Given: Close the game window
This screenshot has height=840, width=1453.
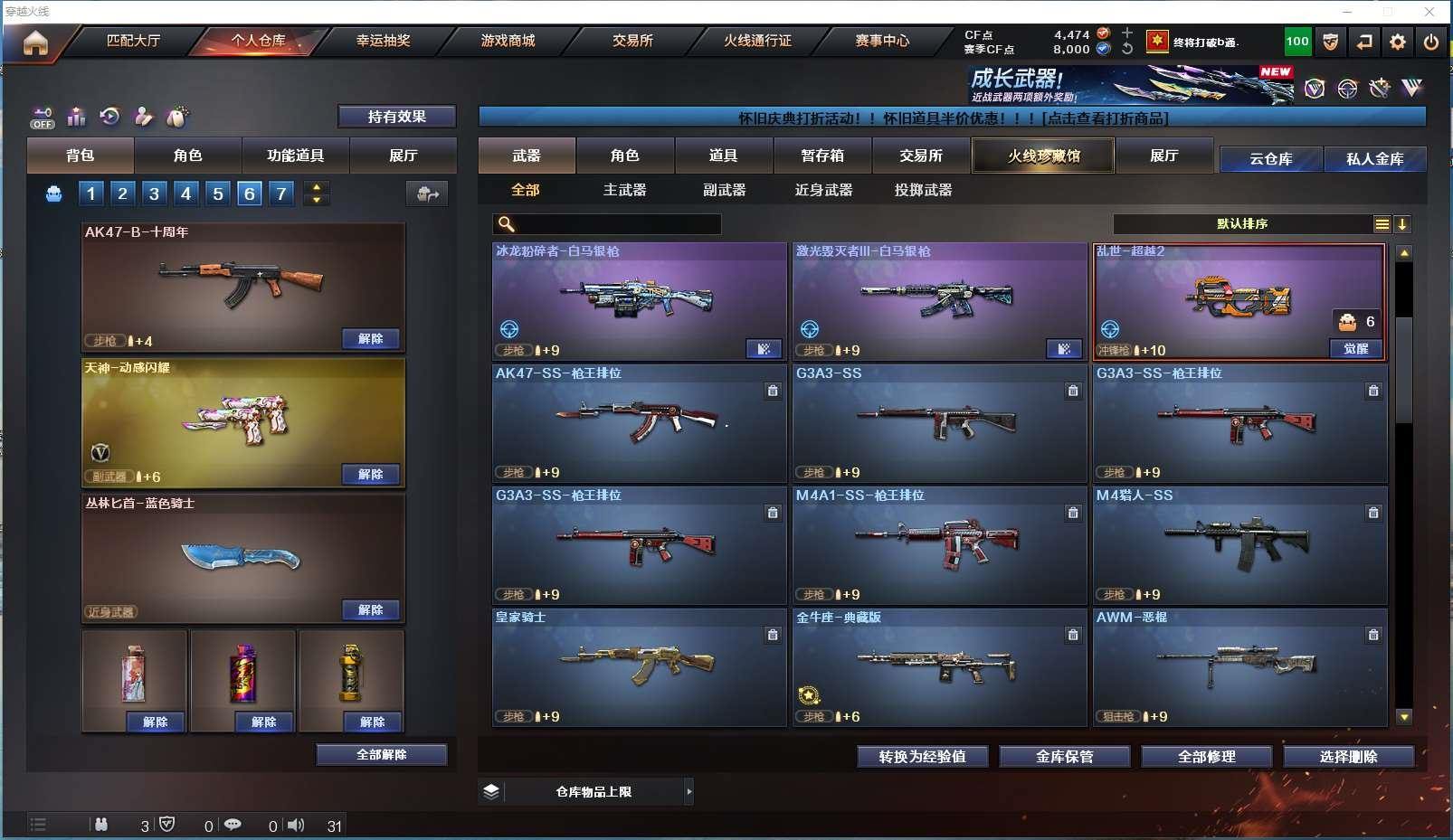Looking at the screenshot, I should point(1429,12).
